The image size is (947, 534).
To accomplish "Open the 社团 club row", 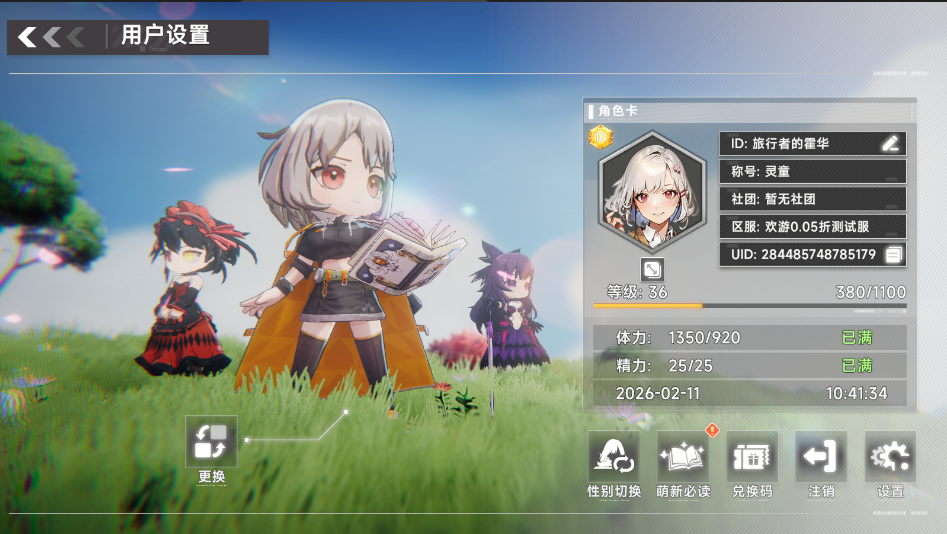I will (x=812, y=199).
